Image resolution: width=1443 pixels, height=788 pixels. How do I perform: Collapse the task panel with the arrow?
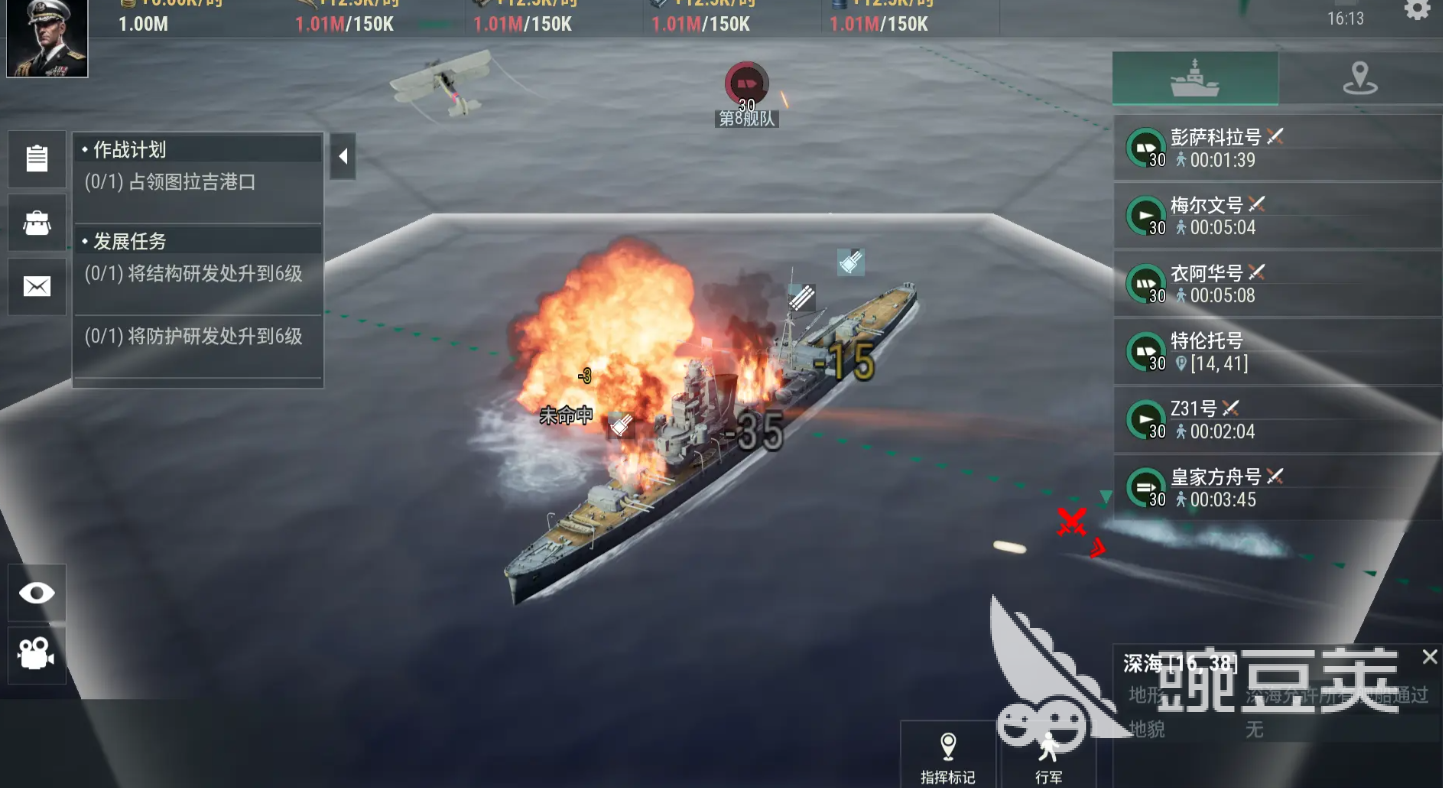pos(343,157)
